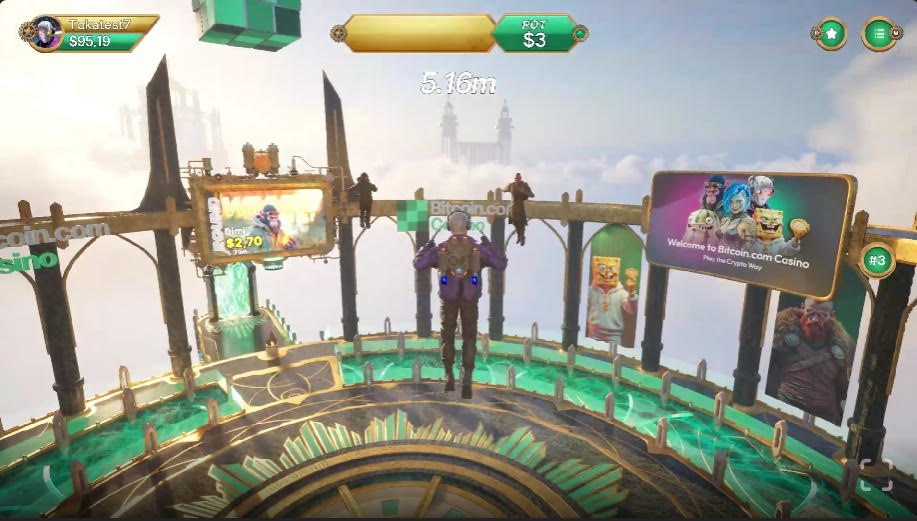This screenshot has width=917, height=521.
Task: Select the #3 rank badge
Action: pyautogui.click(x=877, y=261)
